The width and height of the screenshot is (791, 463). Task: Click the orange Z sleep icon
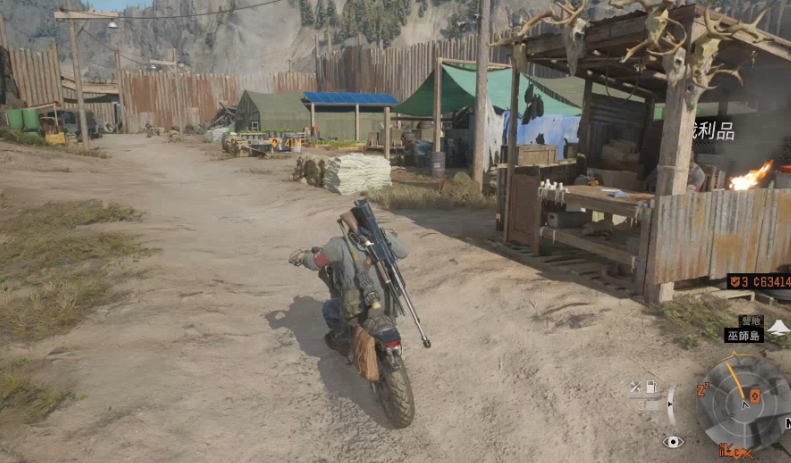pos(704,387)
